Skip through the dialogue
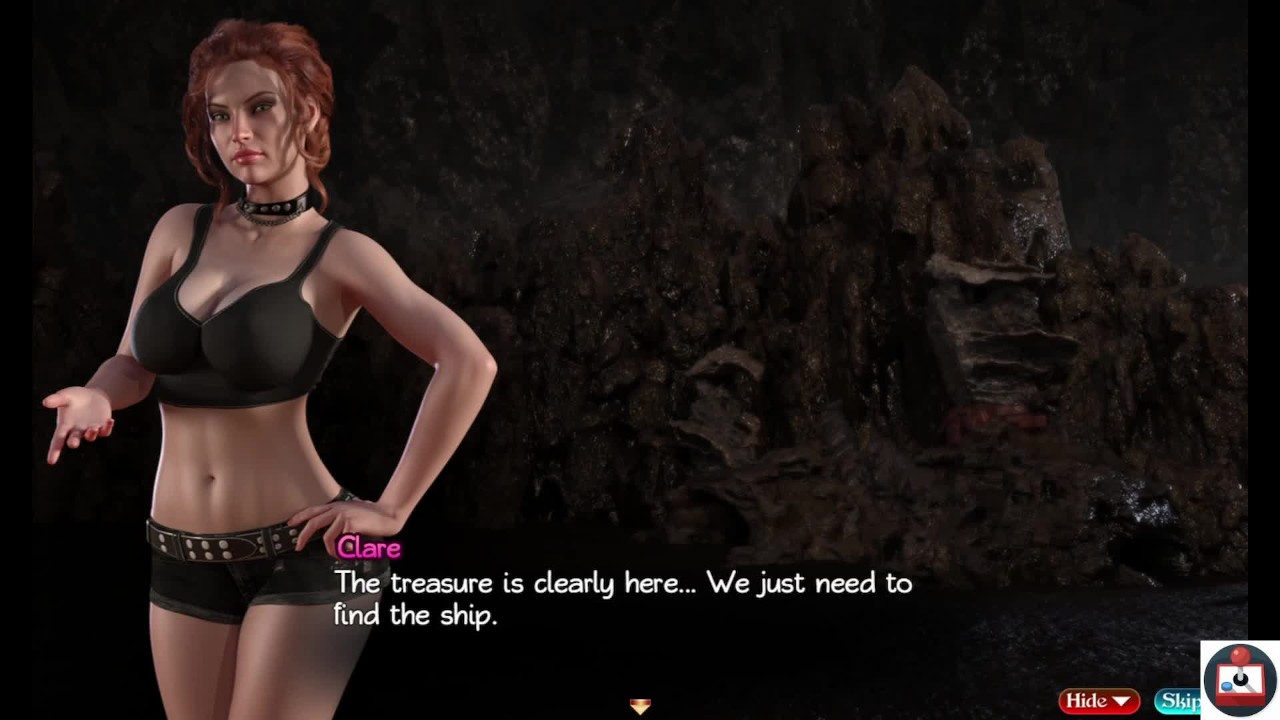 [x=1178, y=701]
